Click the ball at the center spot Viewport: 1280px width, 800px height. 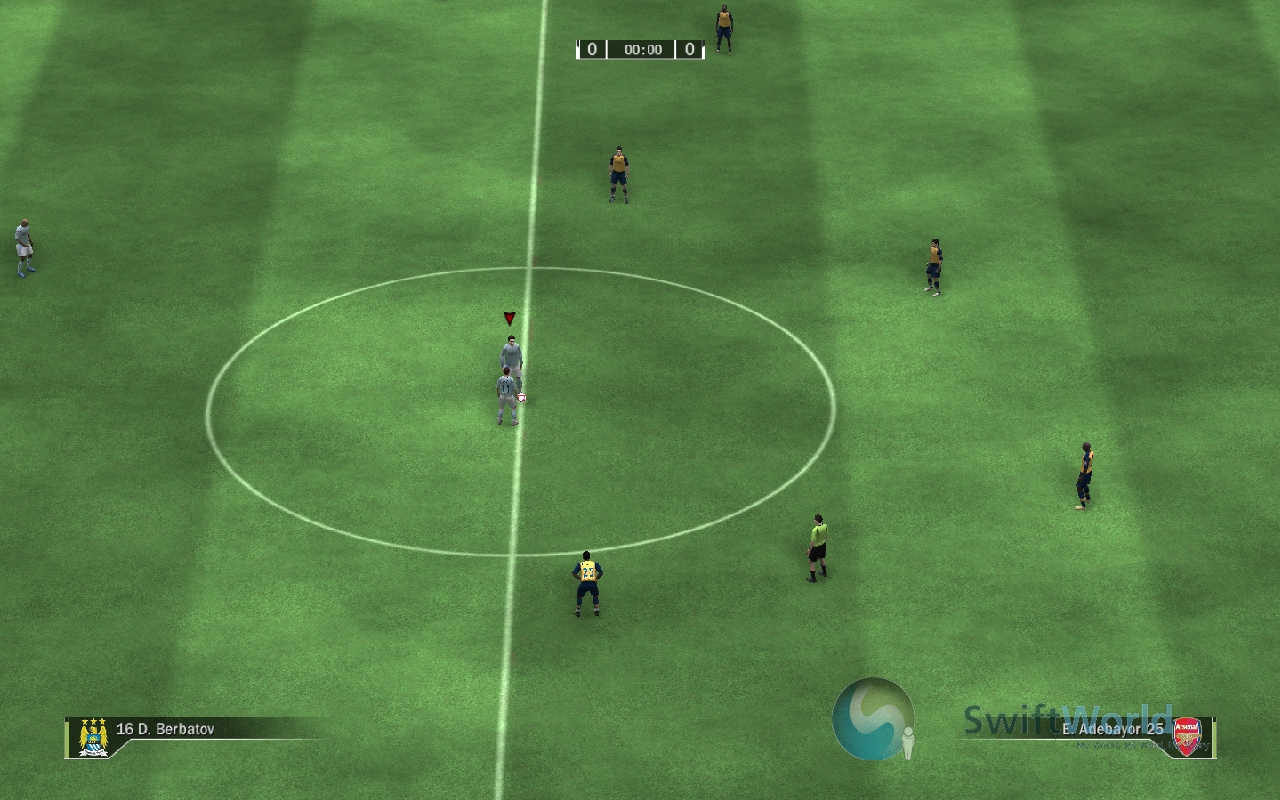point(520,398)
